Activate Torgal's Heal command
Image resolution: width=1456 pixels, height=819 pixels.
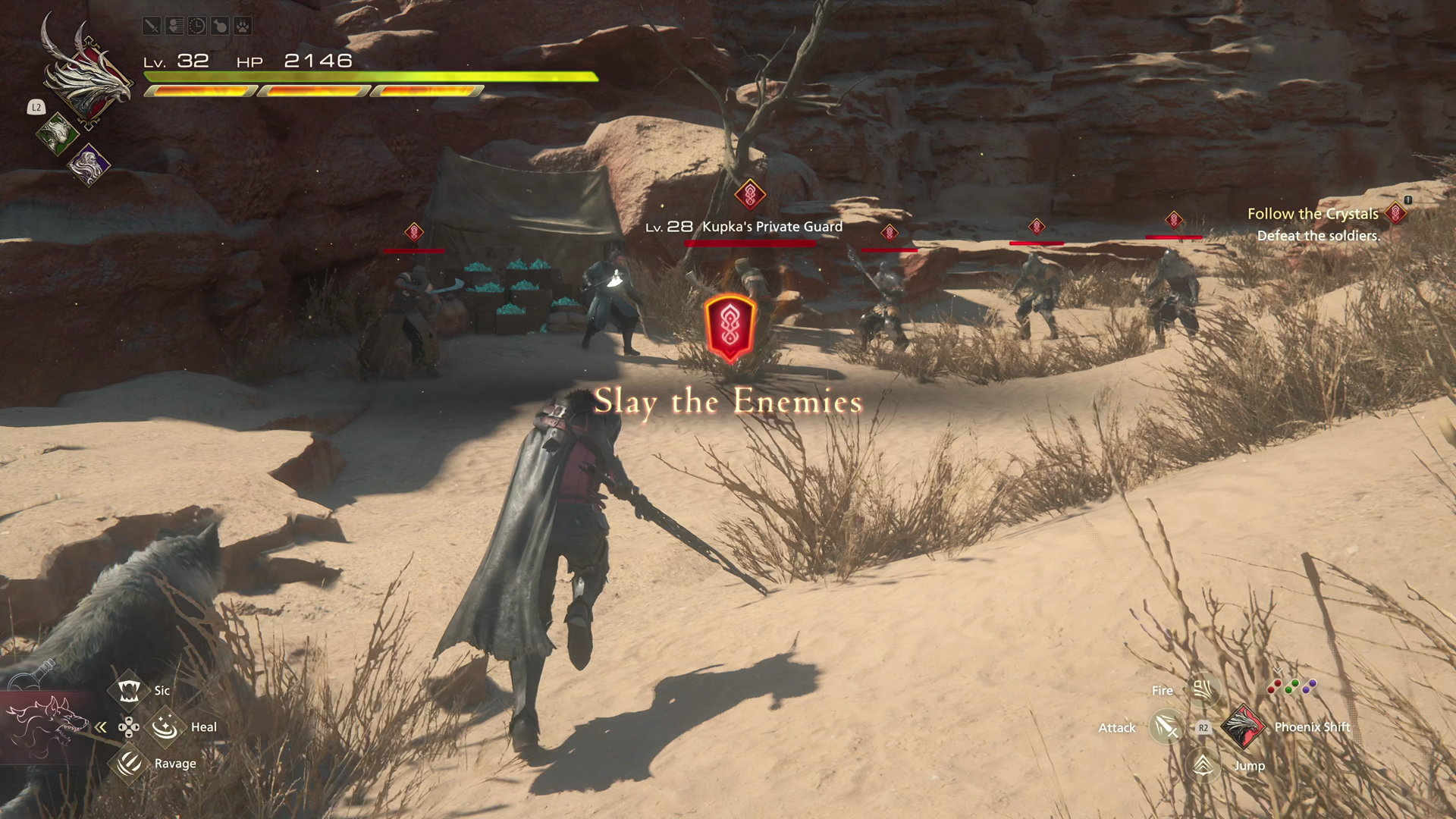(165, 727)
